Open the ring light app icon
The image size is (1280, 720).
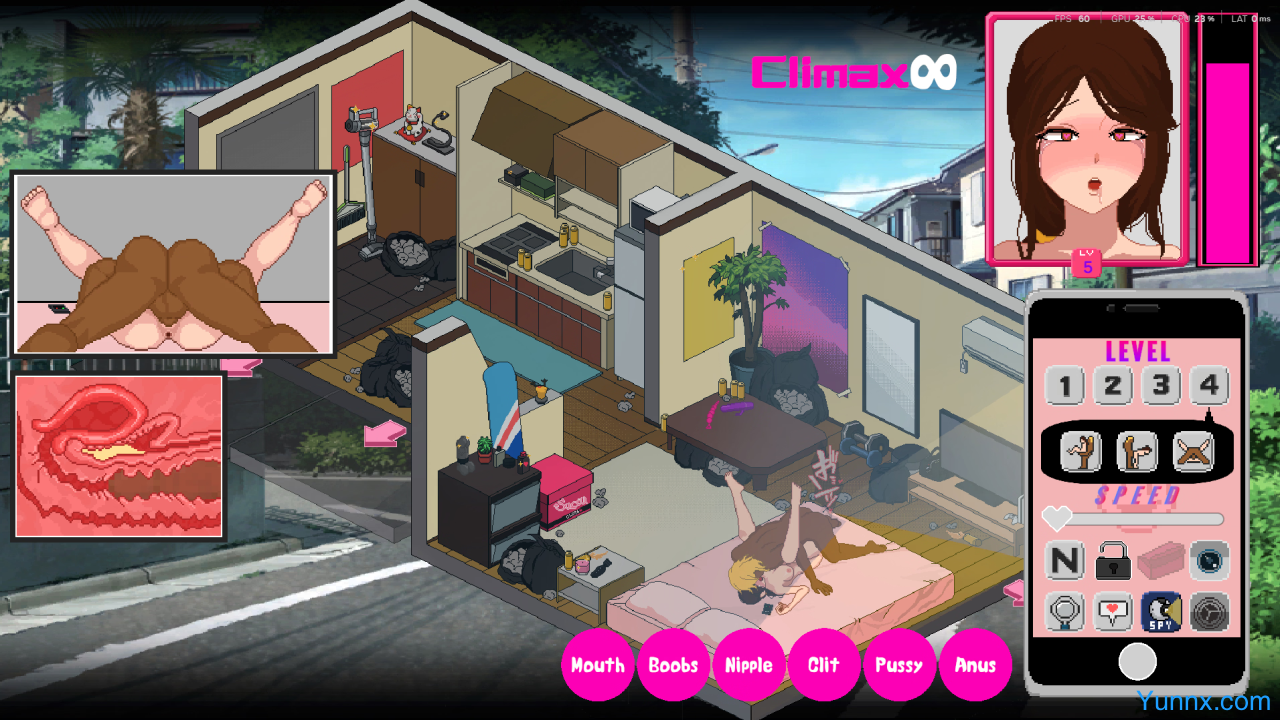point(1065,611)
